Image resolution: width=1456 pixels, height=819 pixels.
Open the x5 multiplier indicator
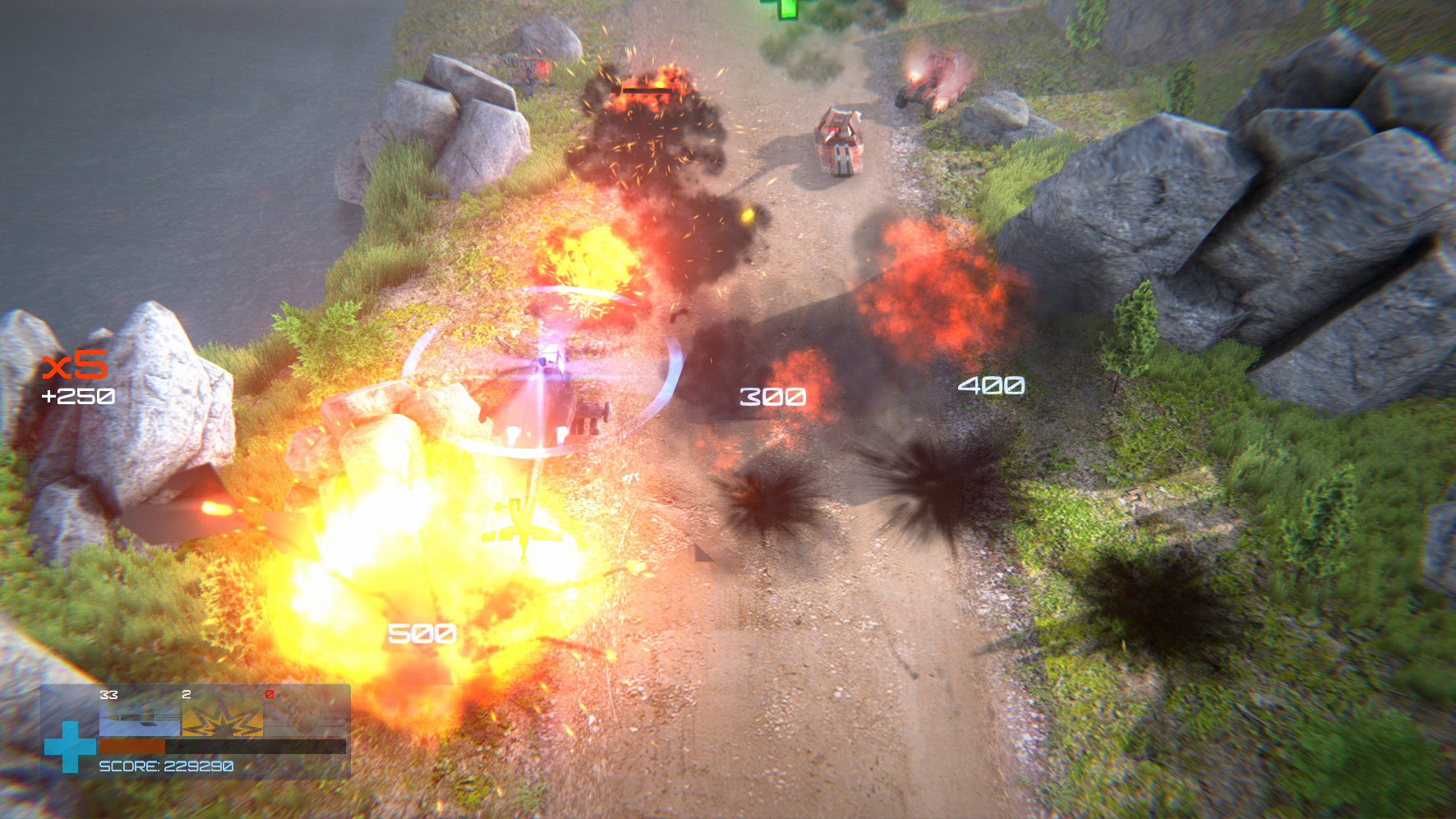(72, 366)
